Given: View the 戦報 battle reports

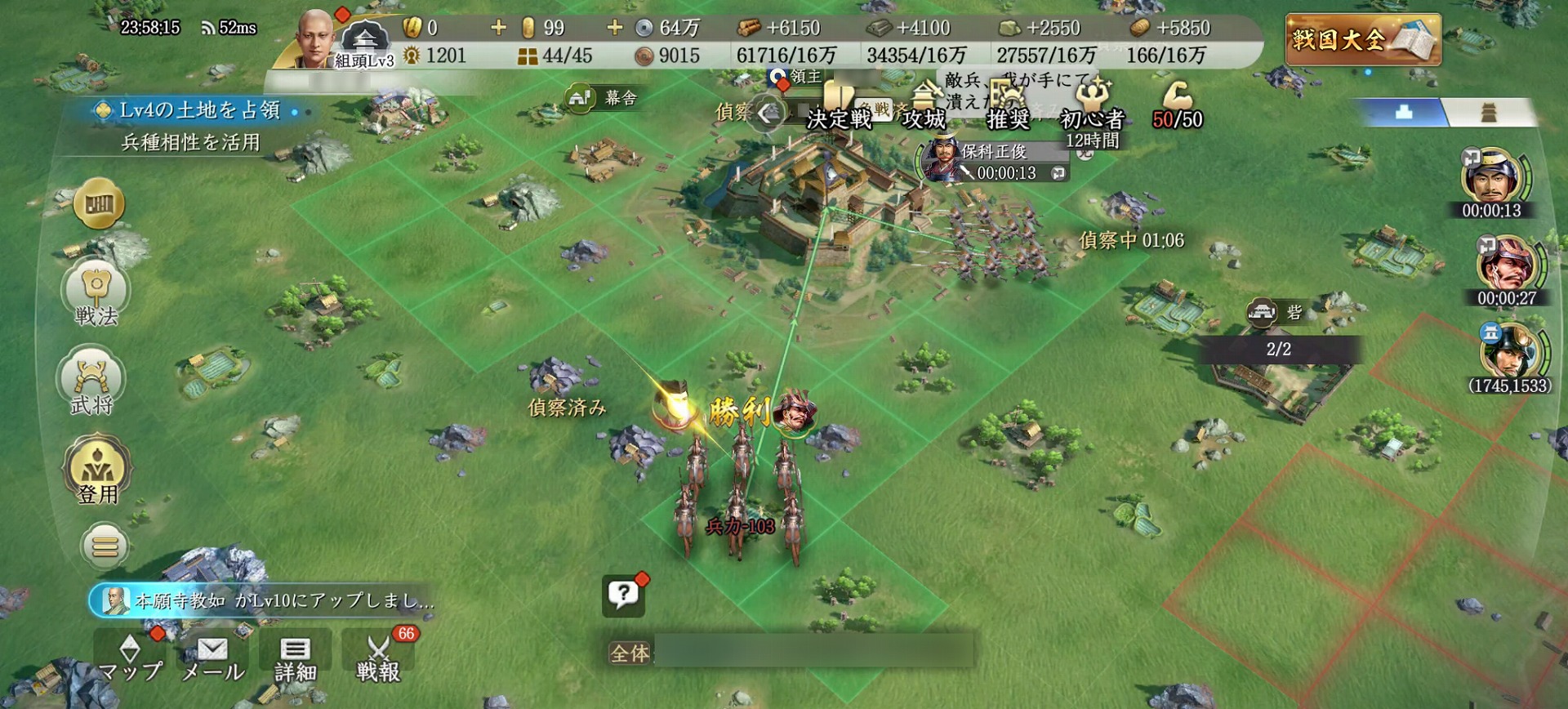Looking at the screenshot, I should pyautogui.click(x=378, y=658).
